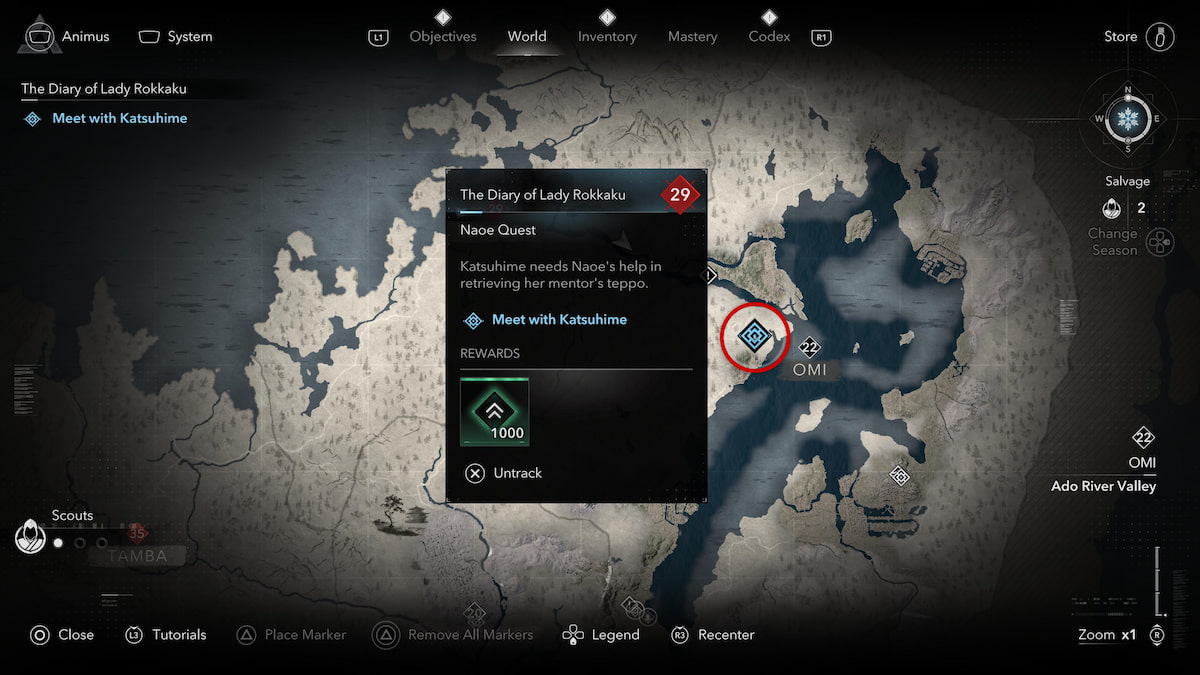This screenshot has height=675, width=1200.
Task: Open the Codex tab
Action: tap(769, 36)
